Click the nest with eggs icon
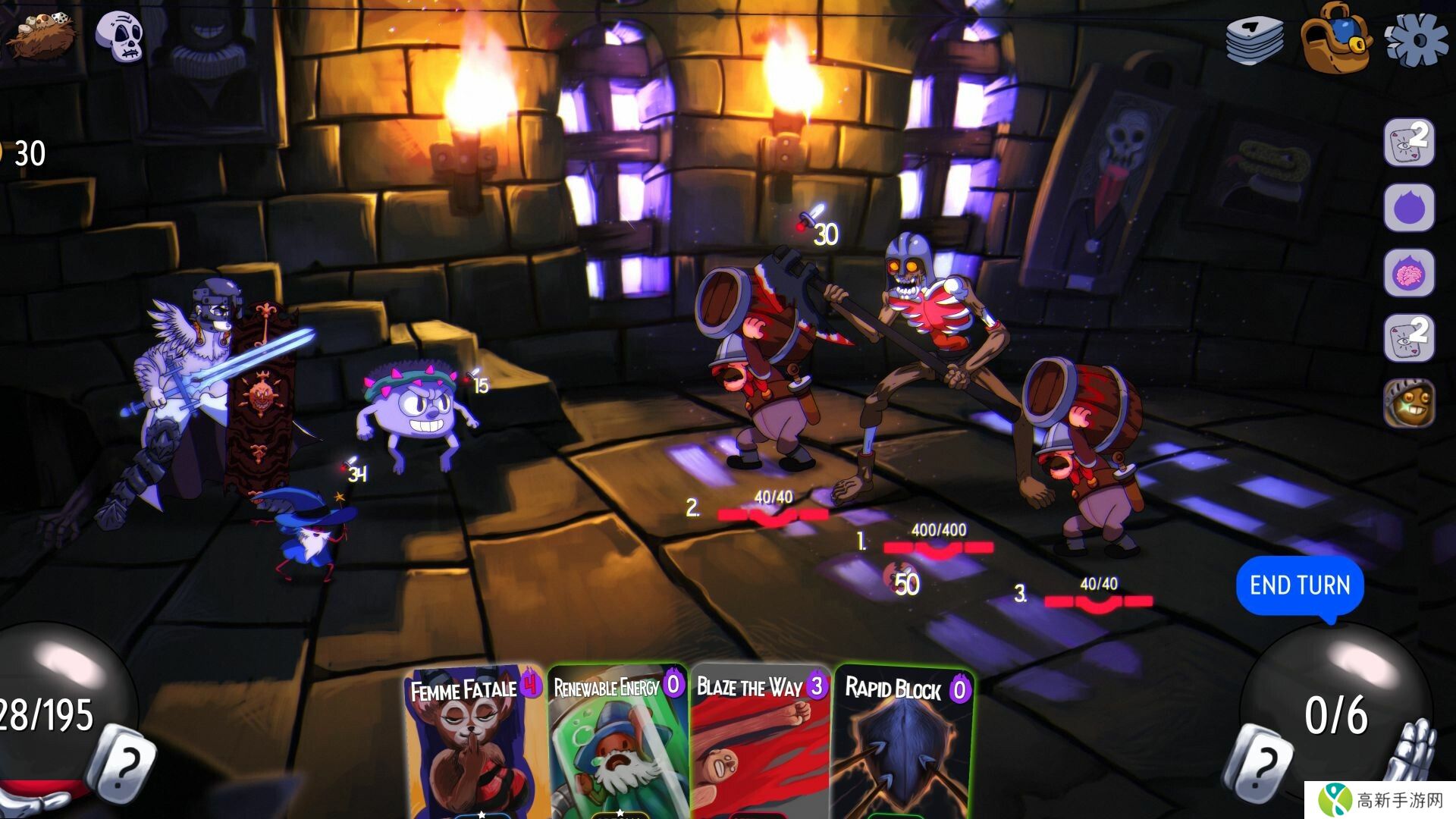 41,34
